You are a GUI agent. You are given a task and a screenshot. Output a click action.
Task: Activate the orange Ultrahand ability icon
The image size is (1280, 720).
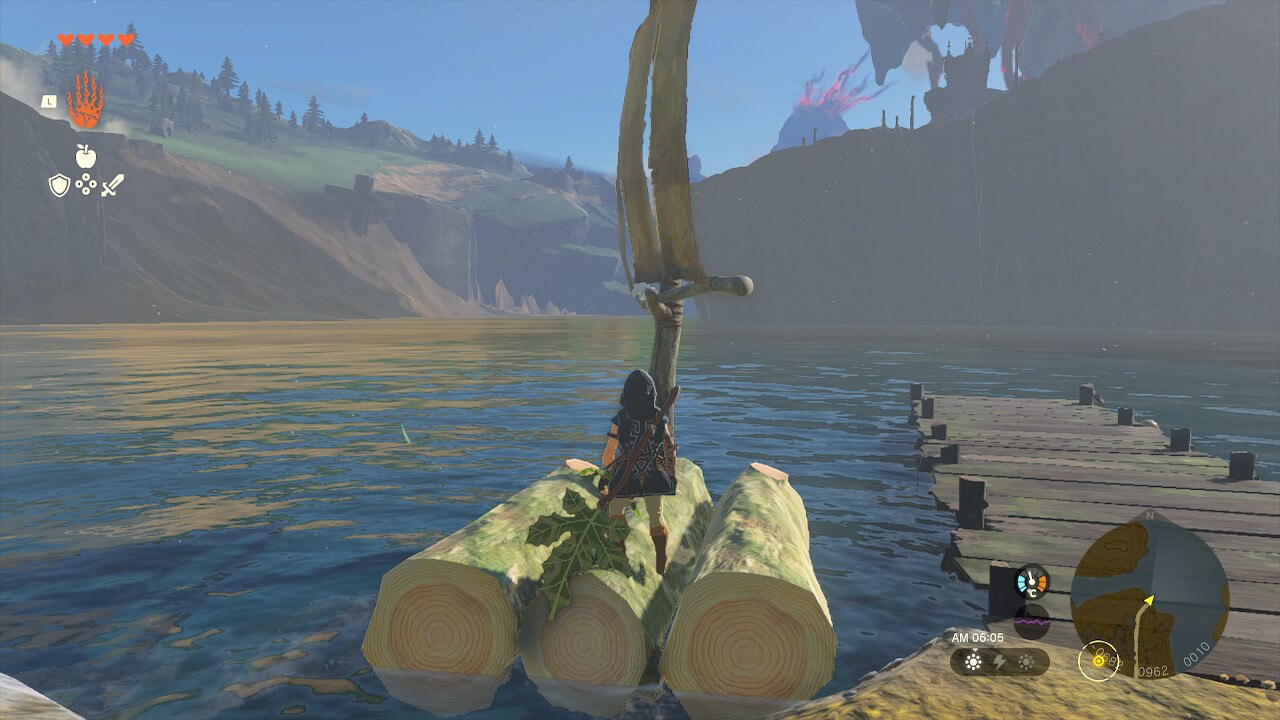[x=85, y=99]
